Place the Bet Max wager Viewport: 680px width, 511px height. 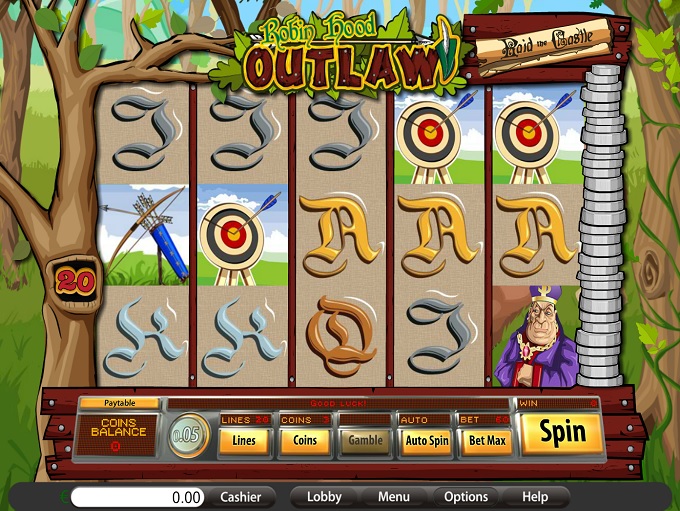[x=485, y=440]
